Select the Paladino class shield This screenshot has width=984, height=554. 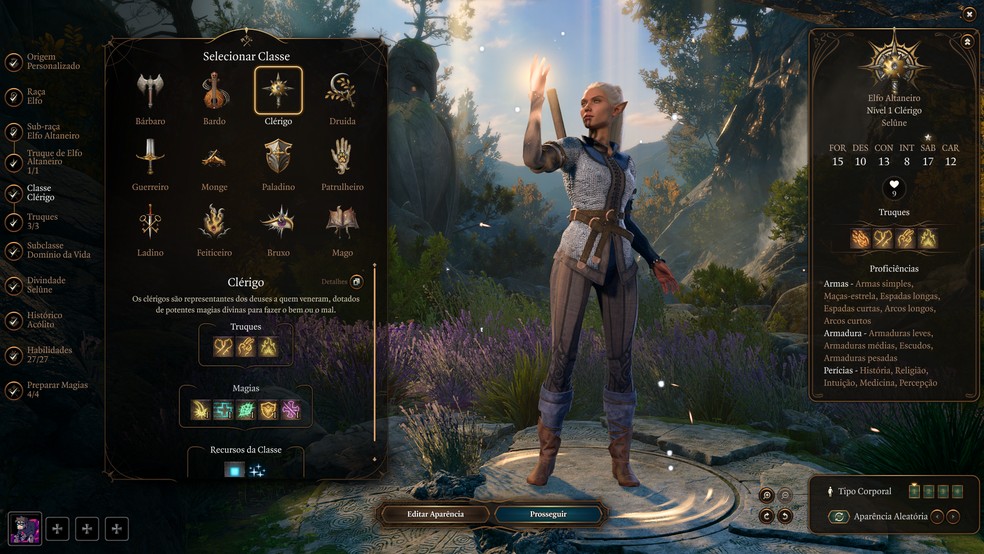(x=278, y=157)
